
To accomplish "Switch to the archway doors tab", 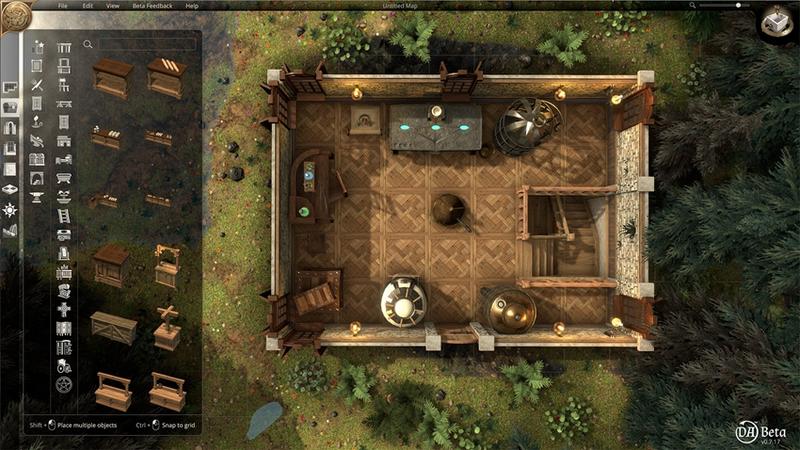I will tap(11, 128).
